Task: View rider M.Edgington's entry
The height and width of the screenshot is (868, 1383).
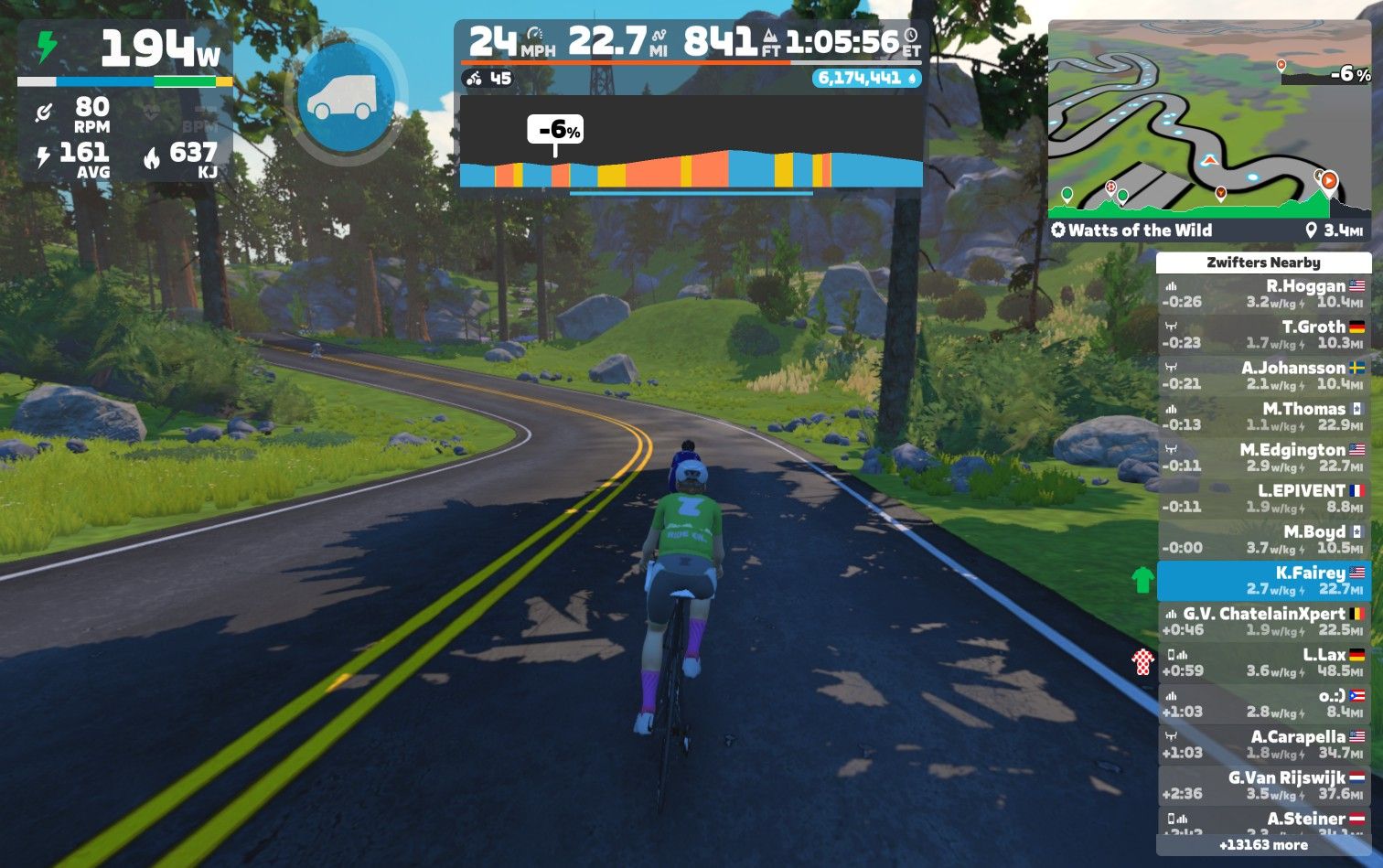Action: pos(1263,457)
